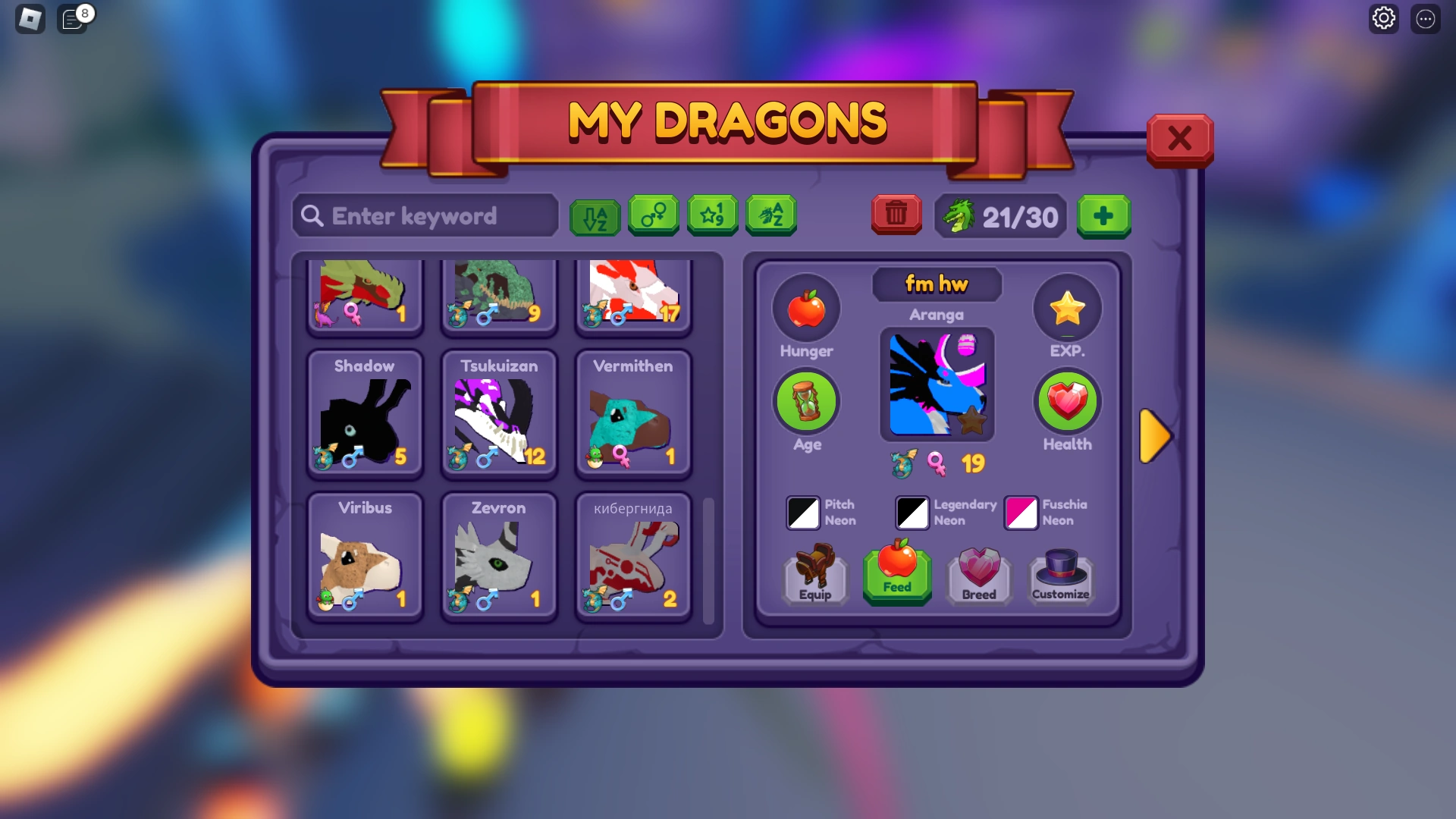
Task: Add a dragon slot with the plus button
Action: point(1103,217)
